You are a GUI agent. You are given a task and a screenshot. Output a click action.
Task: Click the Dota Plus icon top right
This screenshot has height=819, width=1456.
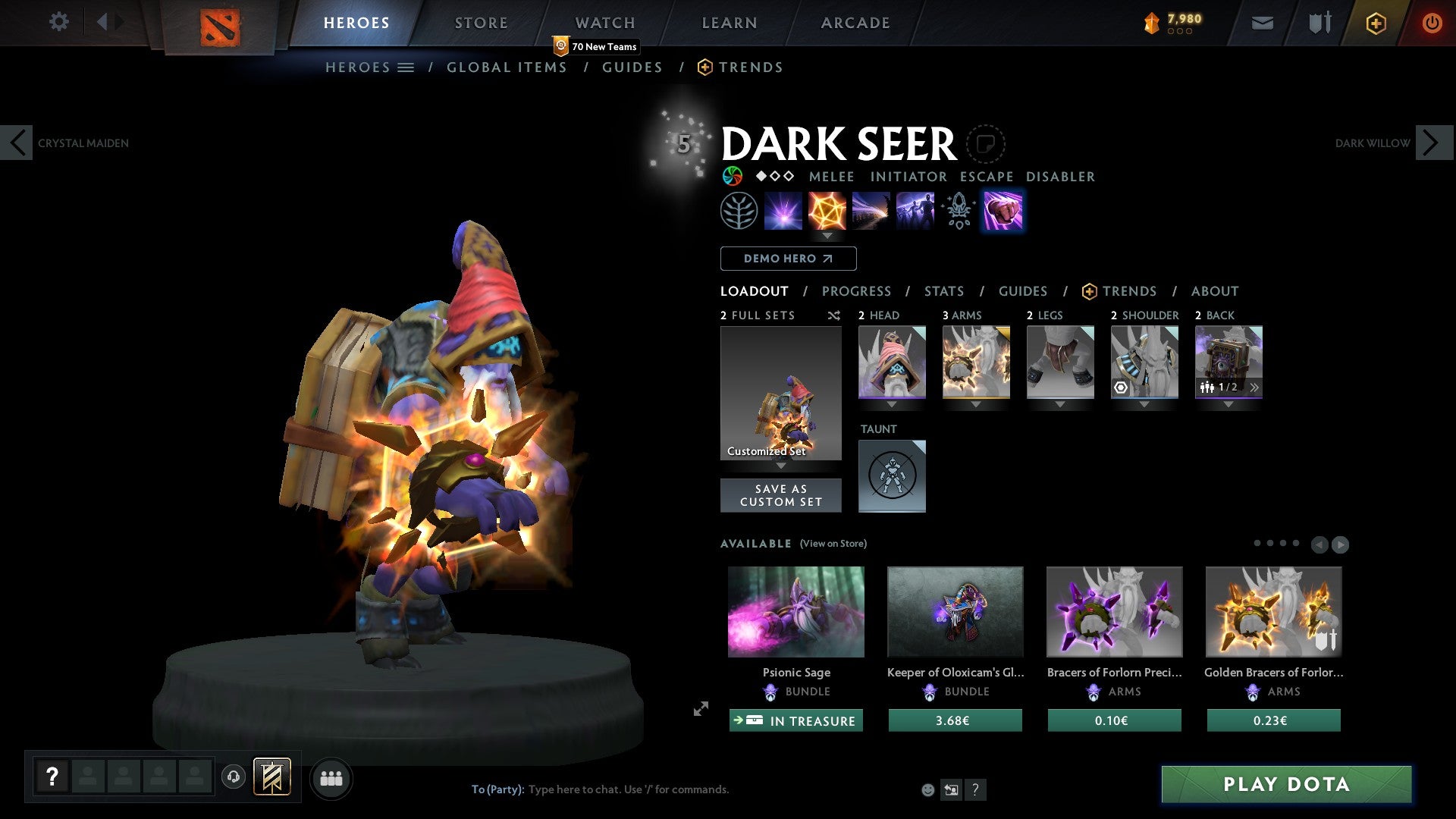pos(1375,23)
